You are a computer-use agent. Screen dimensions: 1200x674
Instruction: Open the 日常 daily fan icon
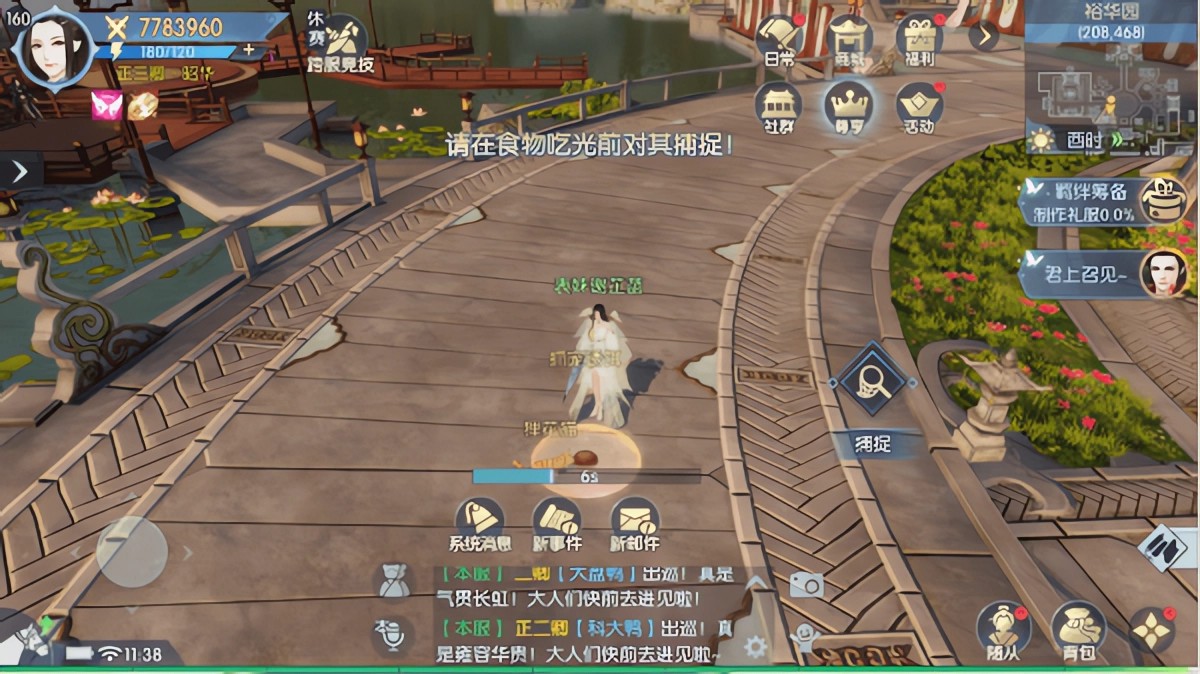pos(779,40)
